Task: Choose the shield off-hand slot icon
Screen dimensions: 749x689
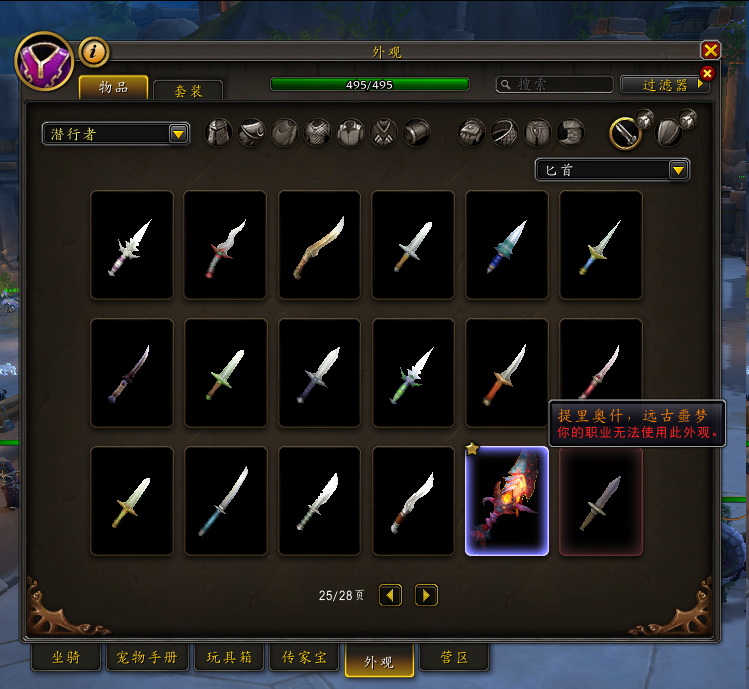Action: [x=670, y=132]
